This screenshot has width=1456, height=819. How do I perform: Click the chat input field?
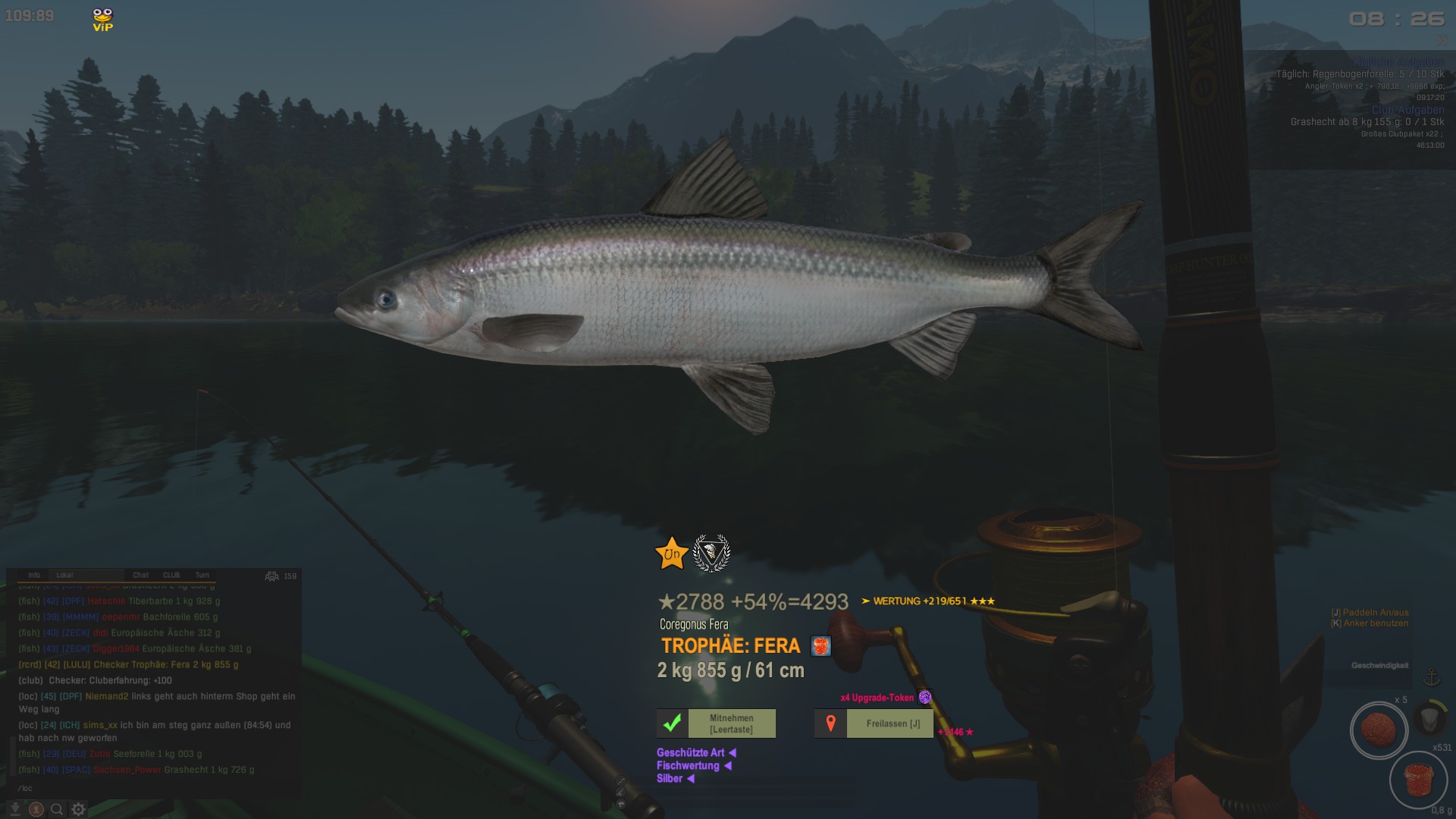152,788
